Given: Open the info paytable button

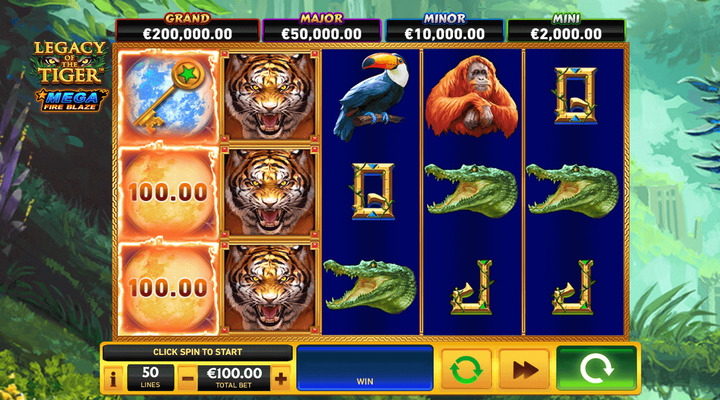Looking at the screenshot, I should pyautogui.click(x=111, y=379).
